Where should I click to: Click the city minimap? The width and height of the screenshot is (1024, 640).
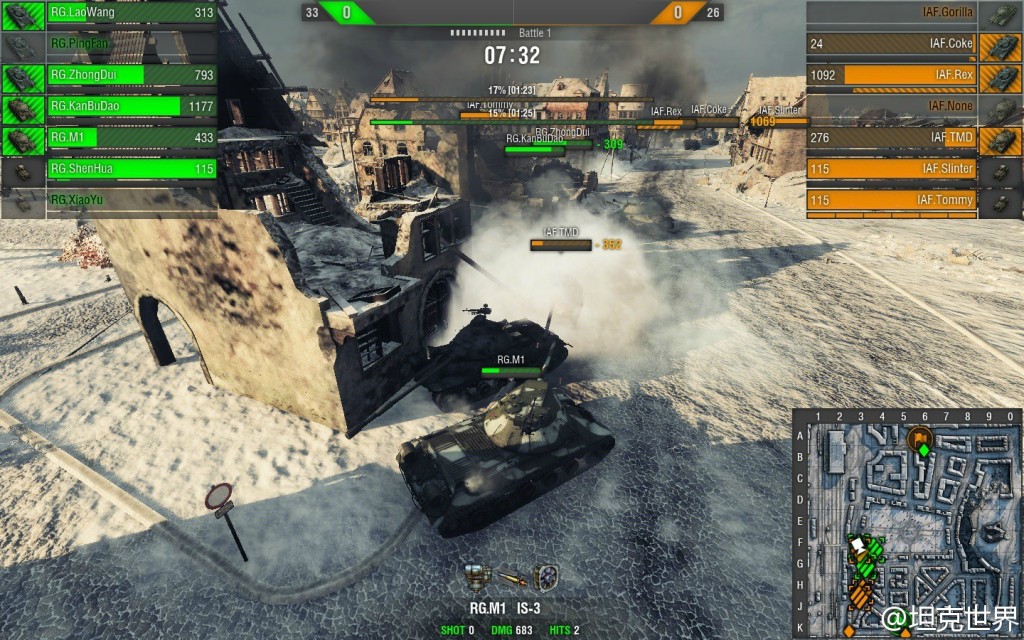coord(907,523)
